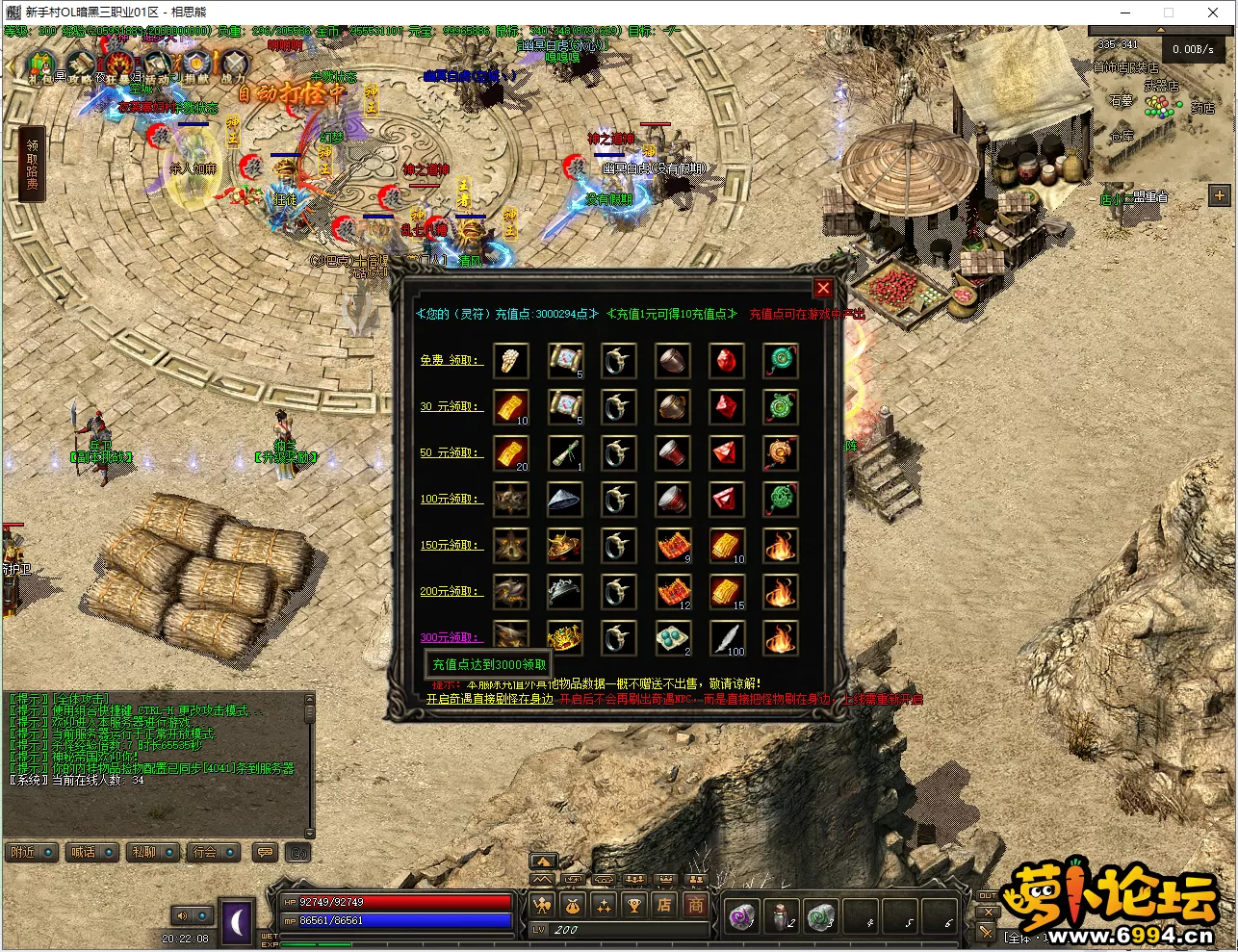
Task: Claim the 150 yuan reward (150元领取)
Action: click(450, 545)
